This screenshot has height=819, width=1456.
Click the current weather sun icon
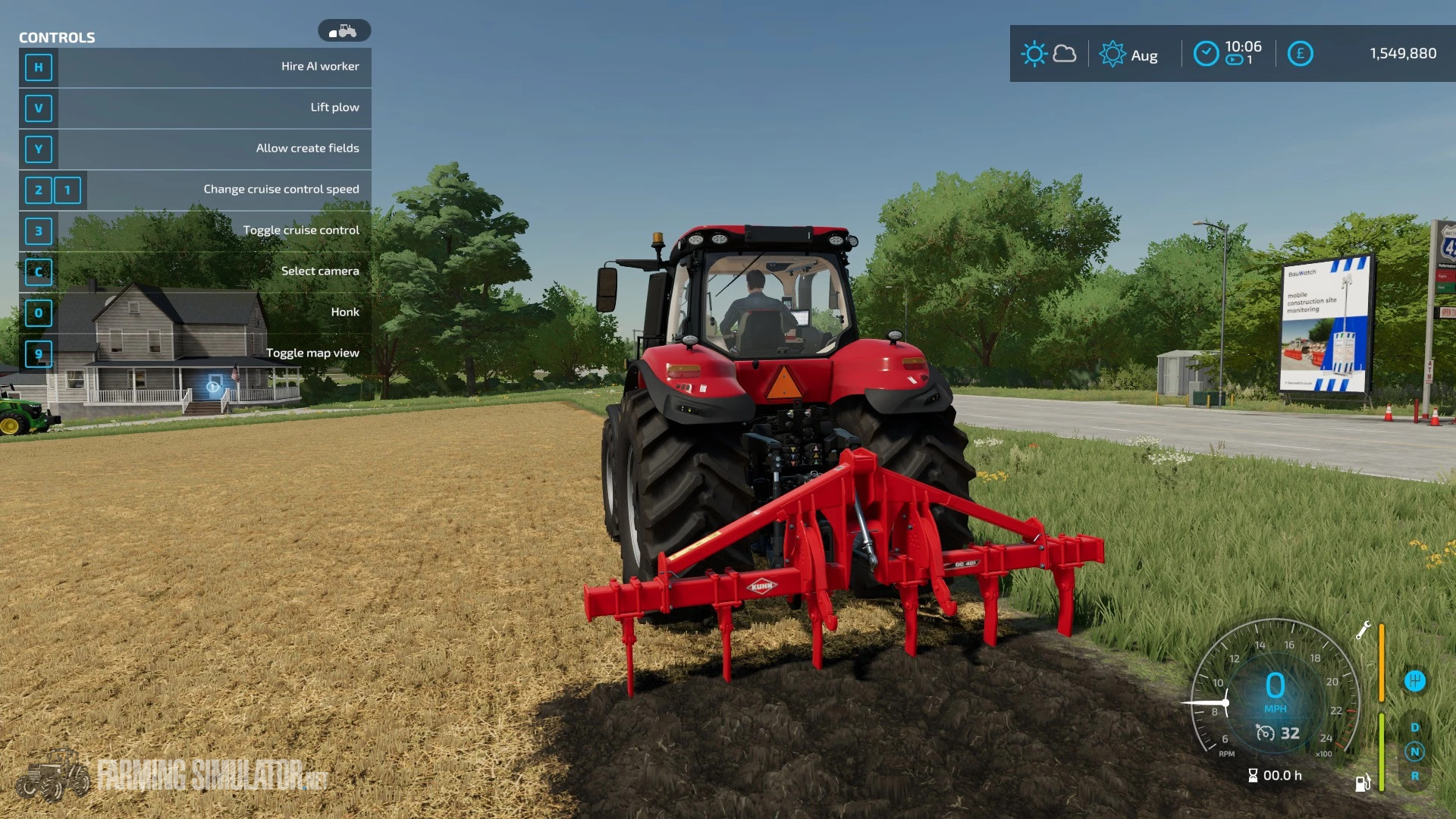pos(1034,53)
